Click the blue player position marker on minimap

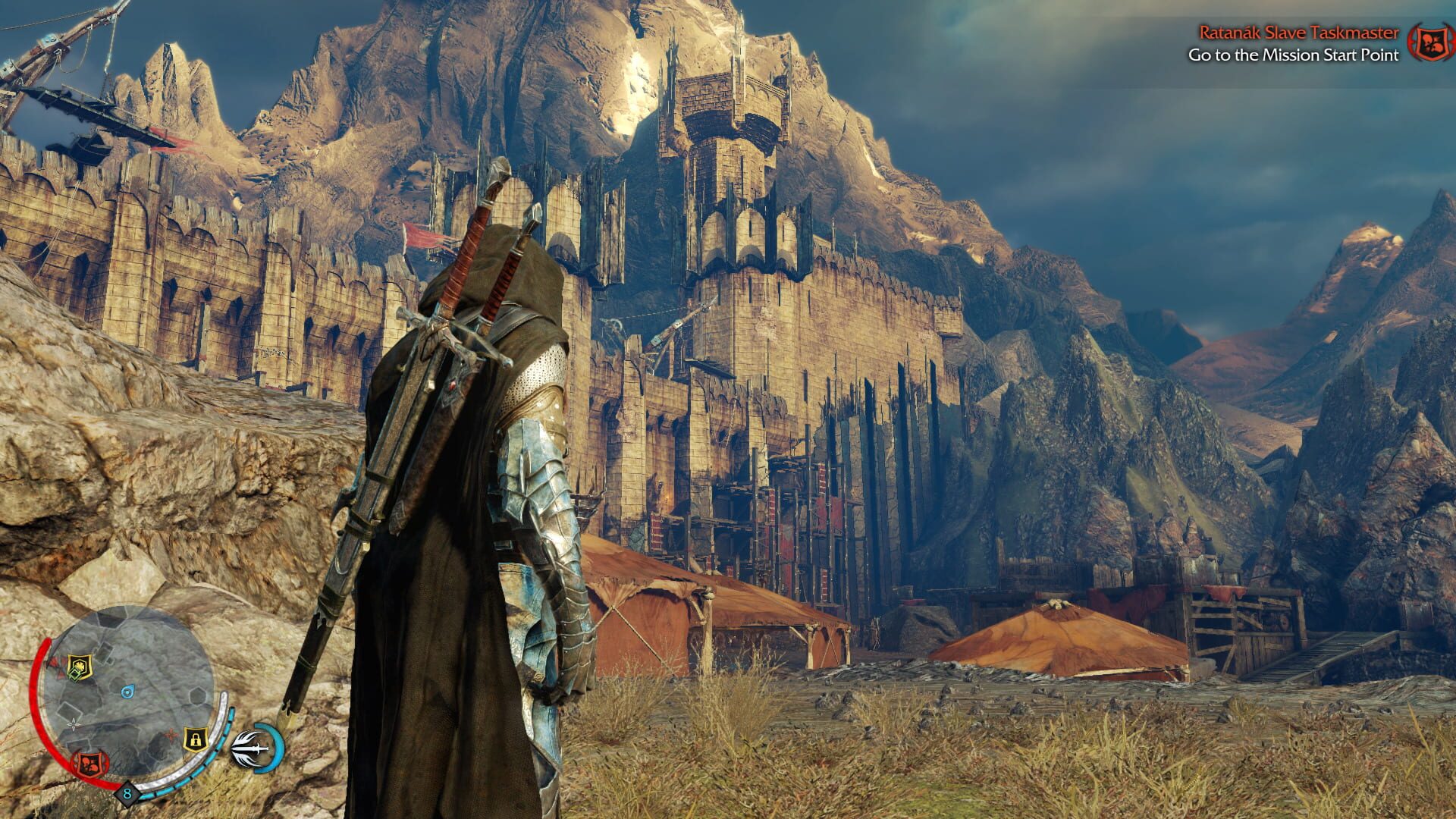click(127, 691)
